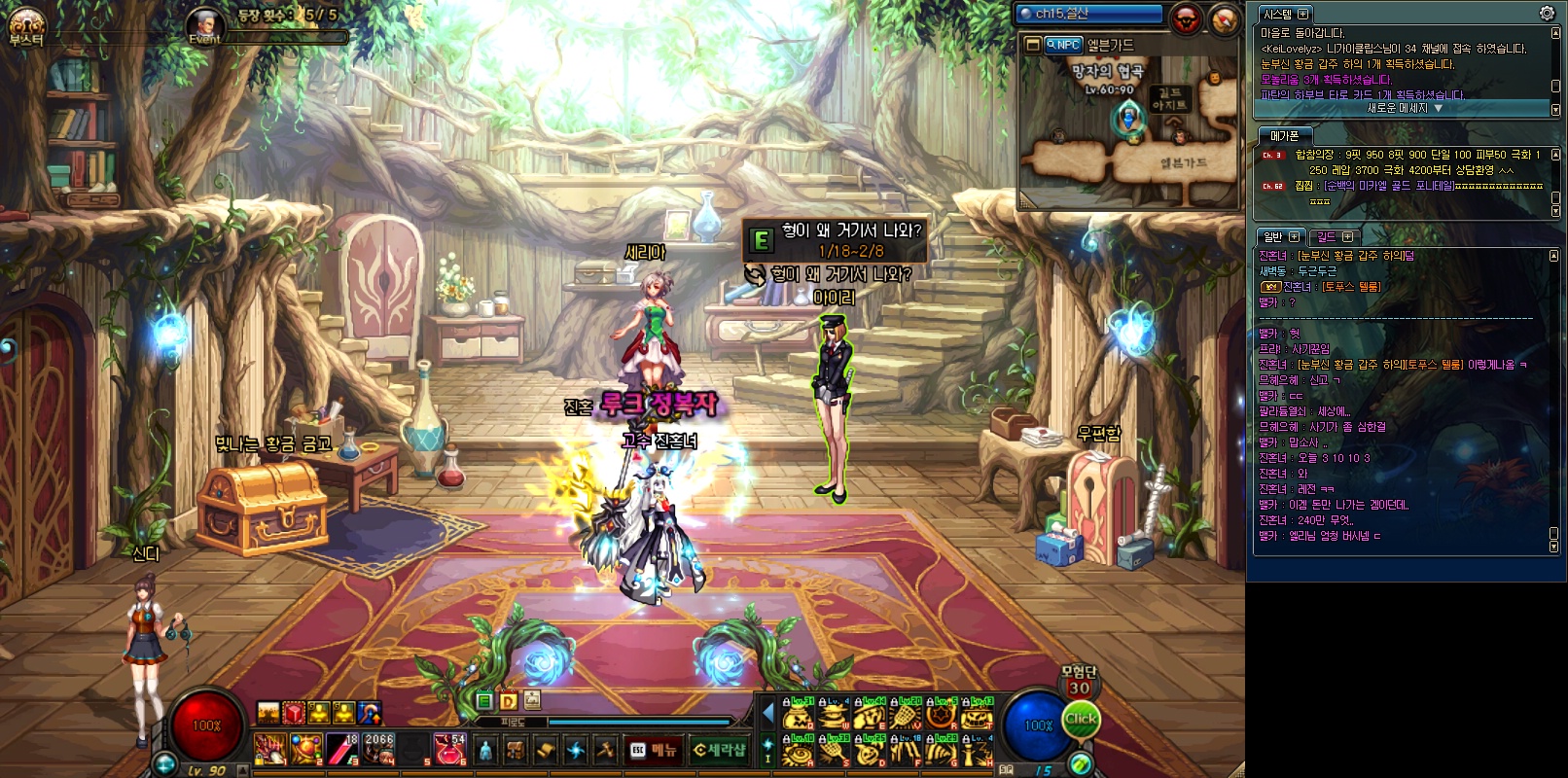
Task: Open the blue shuriken skill menu icon
Action: tap(576, 750)
